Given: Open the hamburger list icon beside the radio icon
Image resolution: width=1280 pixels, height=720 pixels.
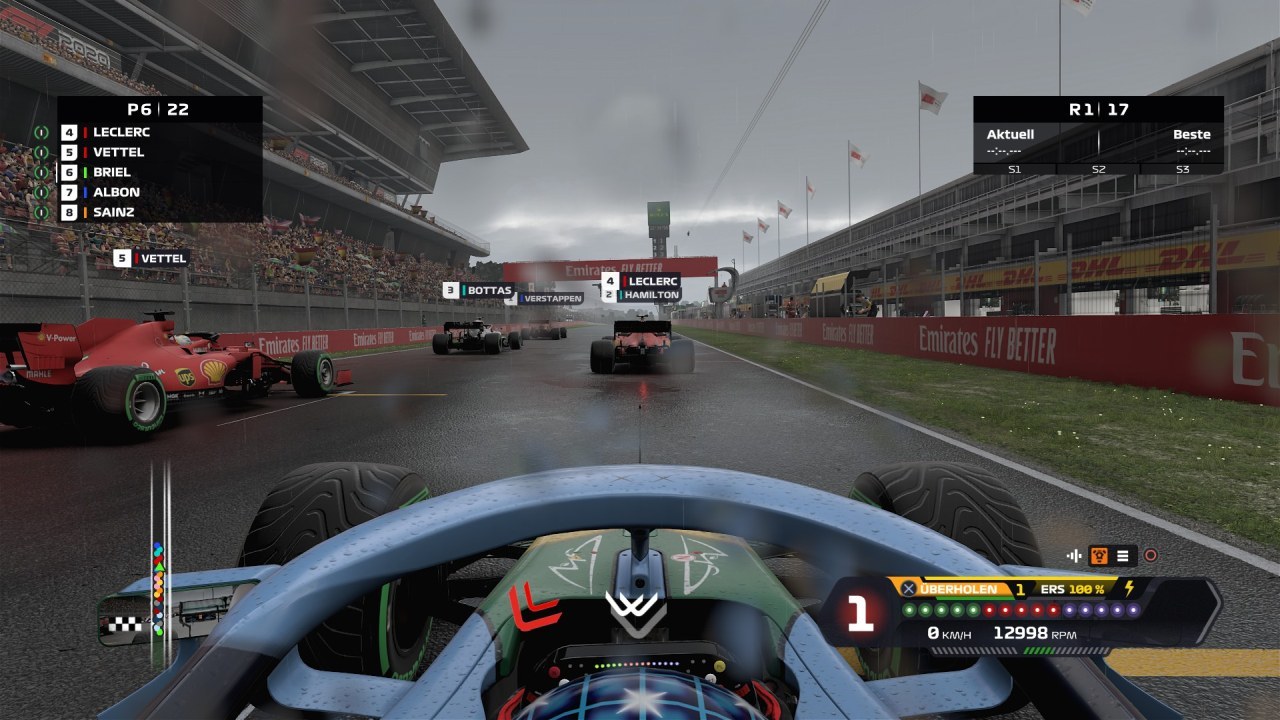Looking at the screenshot, I should (x=1121, y=554).
